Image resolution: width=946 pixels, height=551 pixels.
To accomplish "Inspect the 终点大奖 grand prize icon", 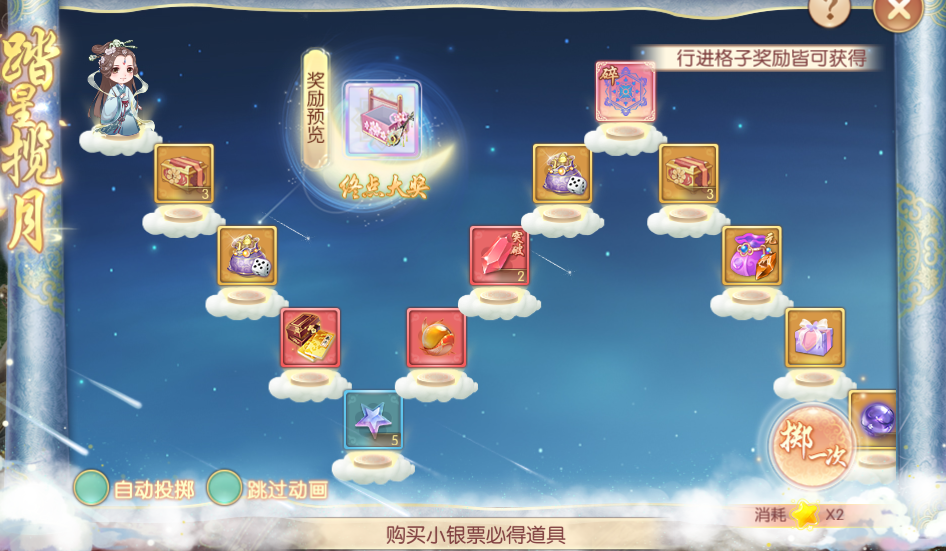I will (x=382, y=119).
